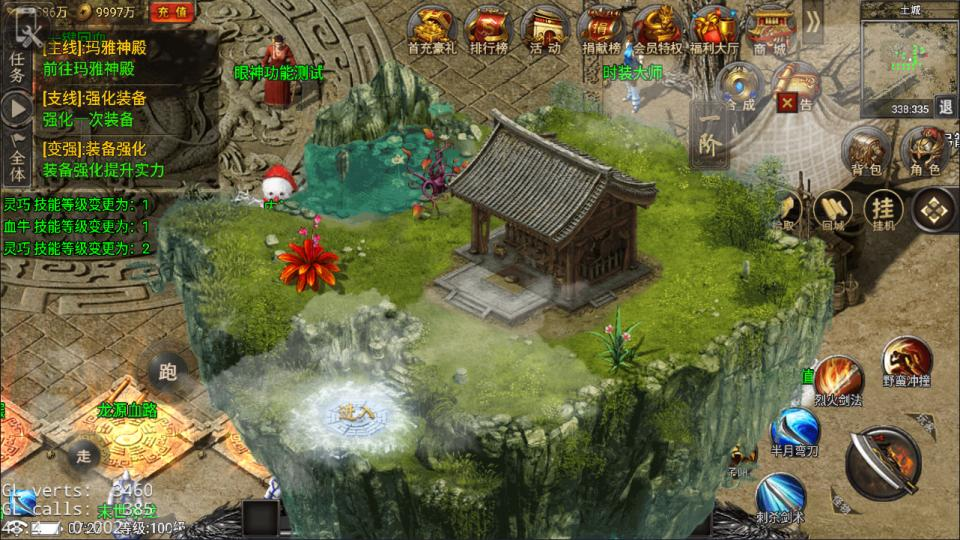Image resolution: width=960 pixels, height=540 pixels.
Task: Open the 捐献榜 donation ranking
Action: click(601, 28)
